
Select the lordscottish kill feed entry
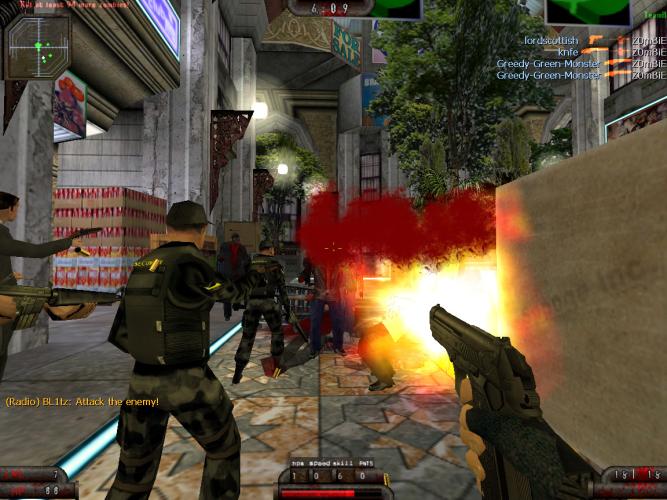point(591,40)
